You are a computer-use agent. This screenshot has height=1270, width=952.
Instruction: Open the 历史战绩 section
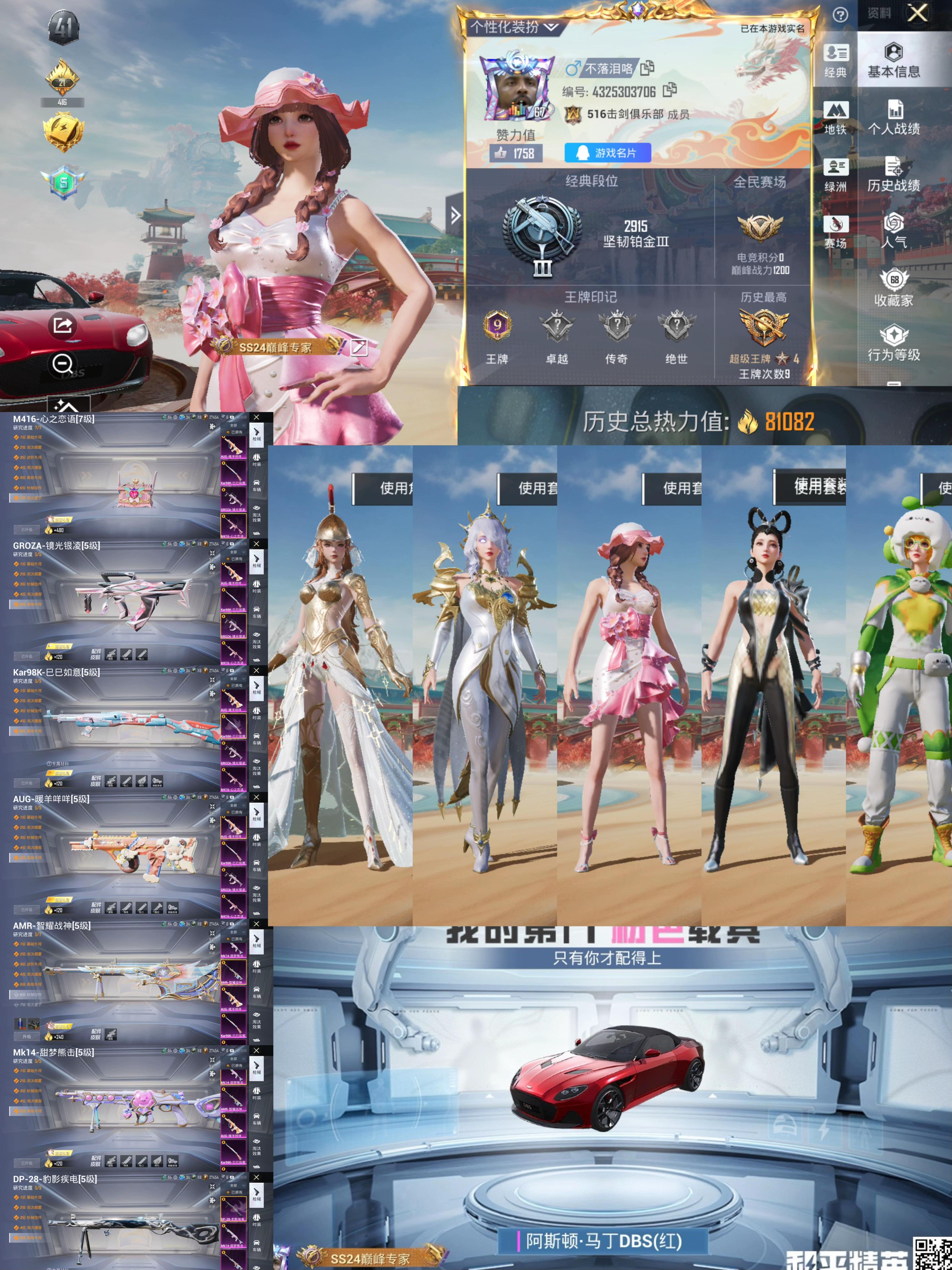pos(893,175)
